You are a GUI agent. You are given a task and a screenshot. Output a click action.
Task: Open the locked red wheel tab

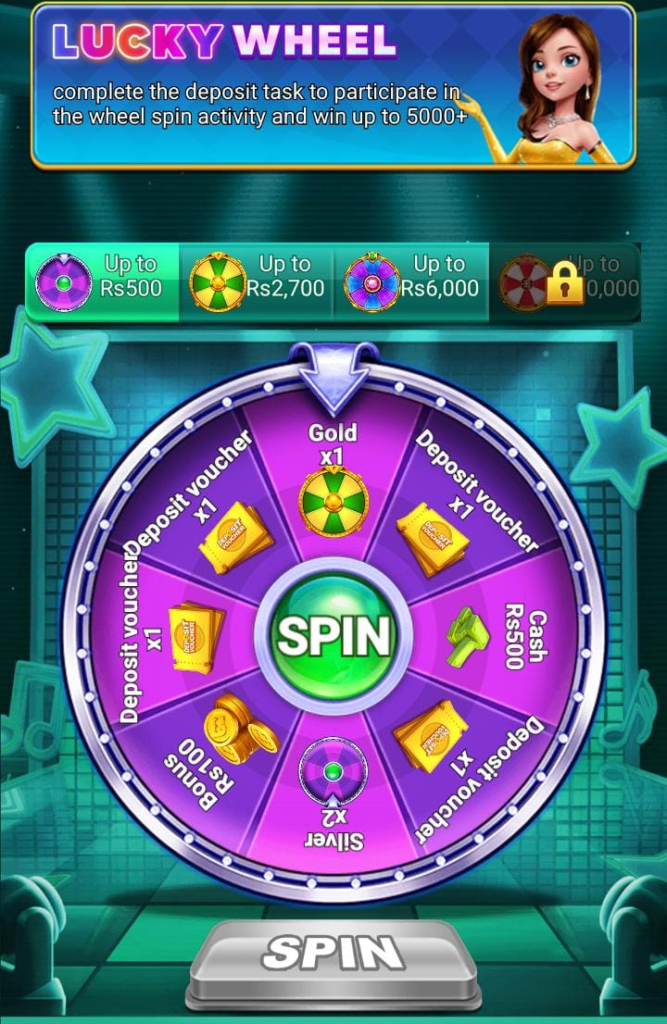[x=565, y=280]
